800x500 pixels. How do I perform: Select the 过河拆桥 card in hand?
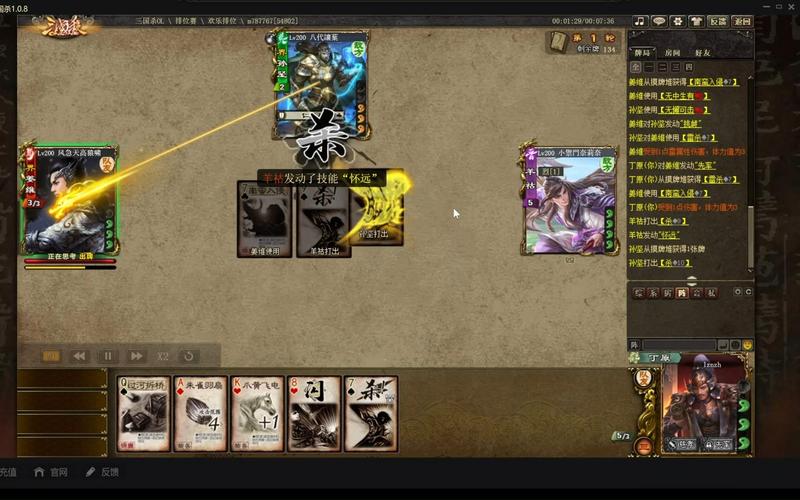click(x=143, y=413)
